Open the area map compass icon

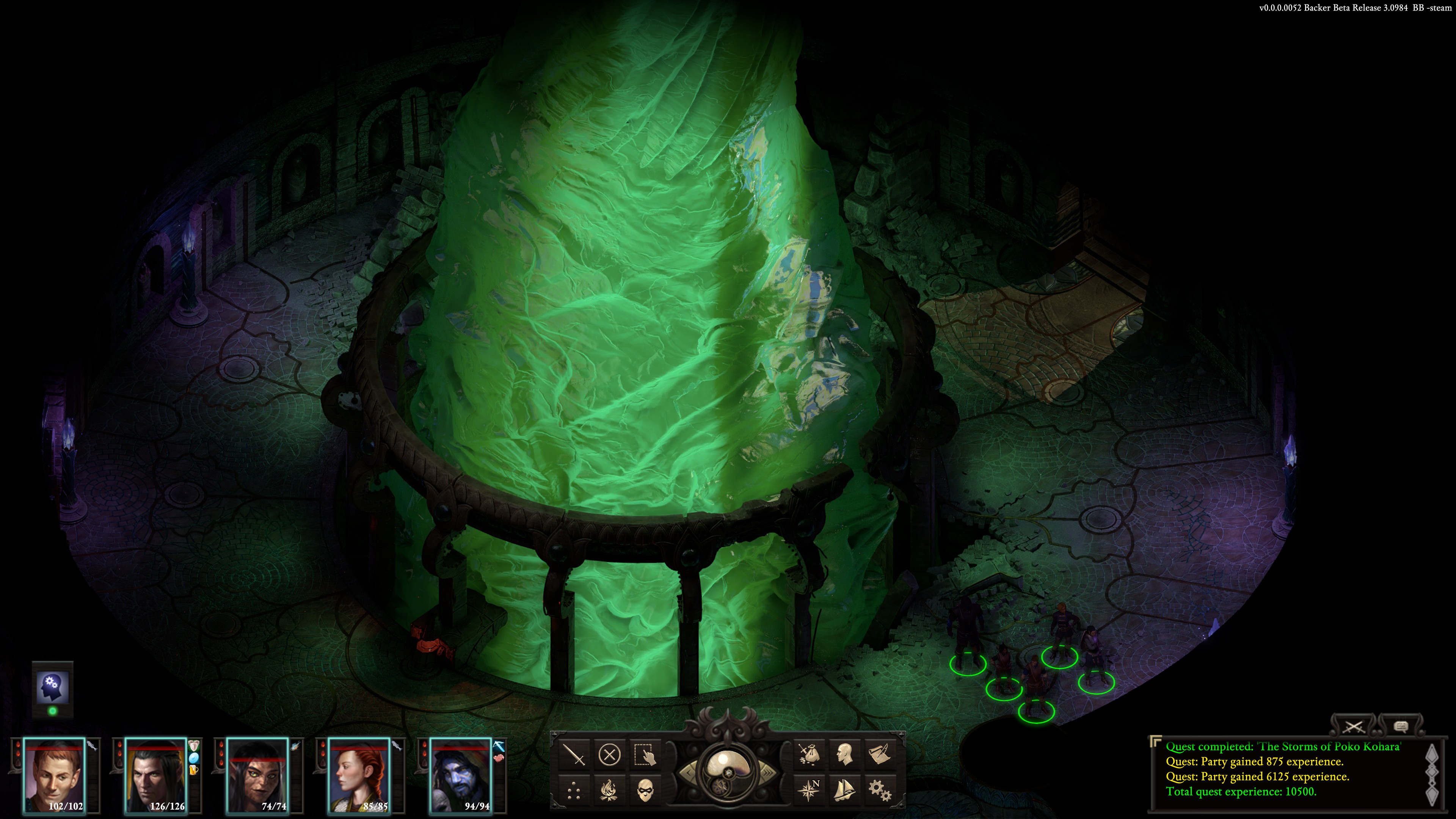coord(809,790)
